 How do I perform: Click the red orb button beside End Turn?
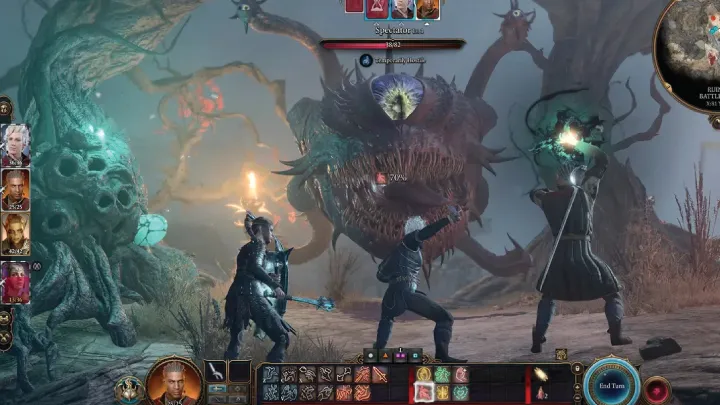(x=657, y=388)
